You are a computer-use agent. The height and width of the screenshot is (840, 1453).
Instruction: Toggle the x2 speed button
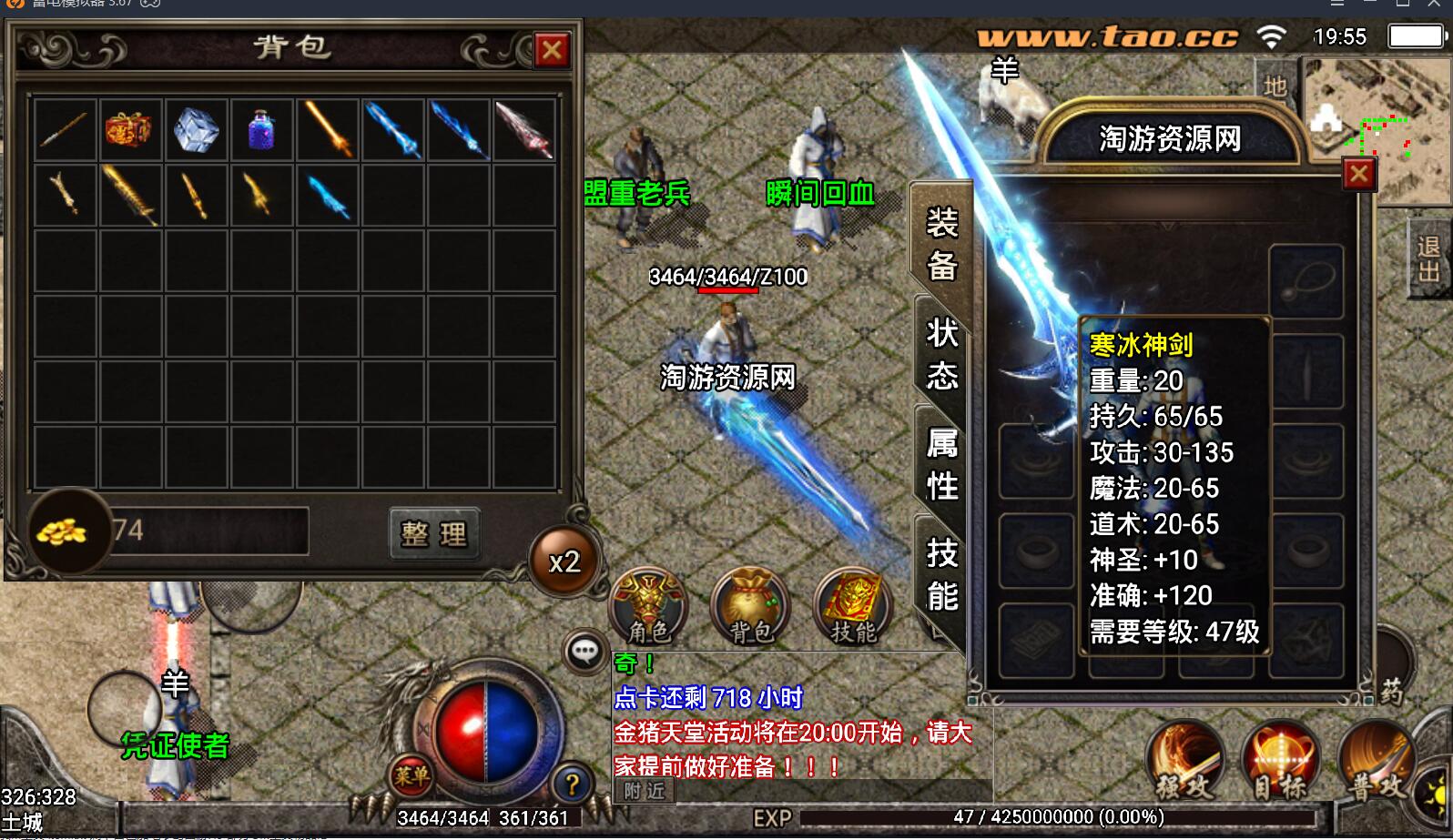[x=564, y=562]
